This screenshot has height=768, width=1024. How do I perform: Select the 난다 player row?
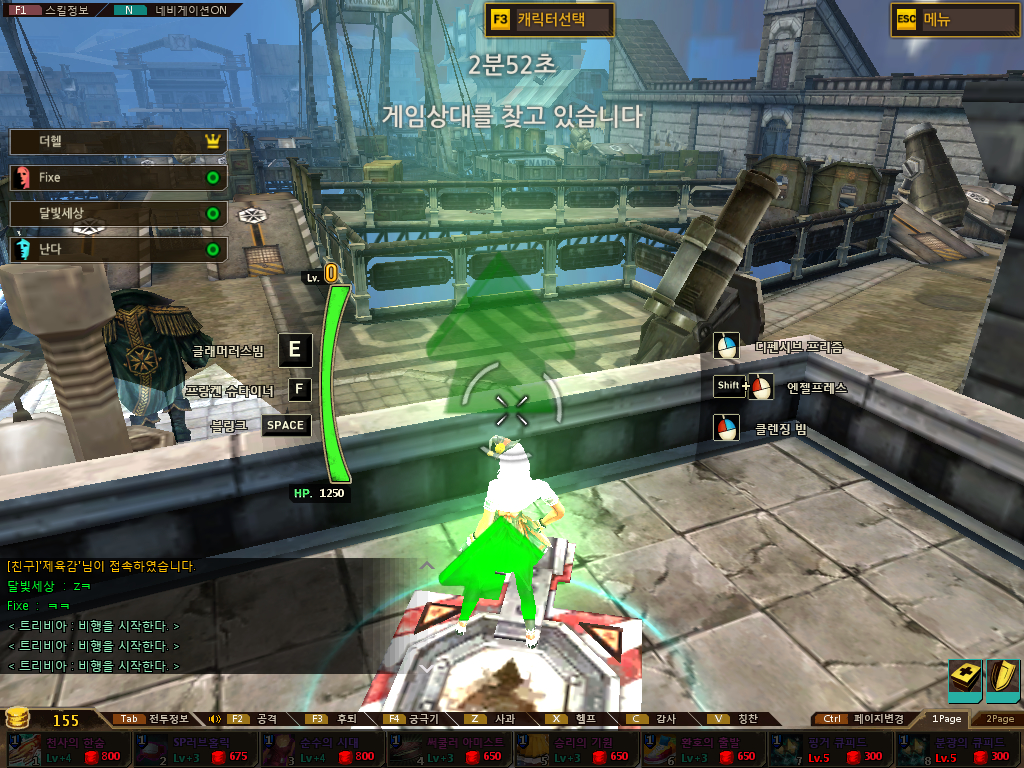(118, 249)
